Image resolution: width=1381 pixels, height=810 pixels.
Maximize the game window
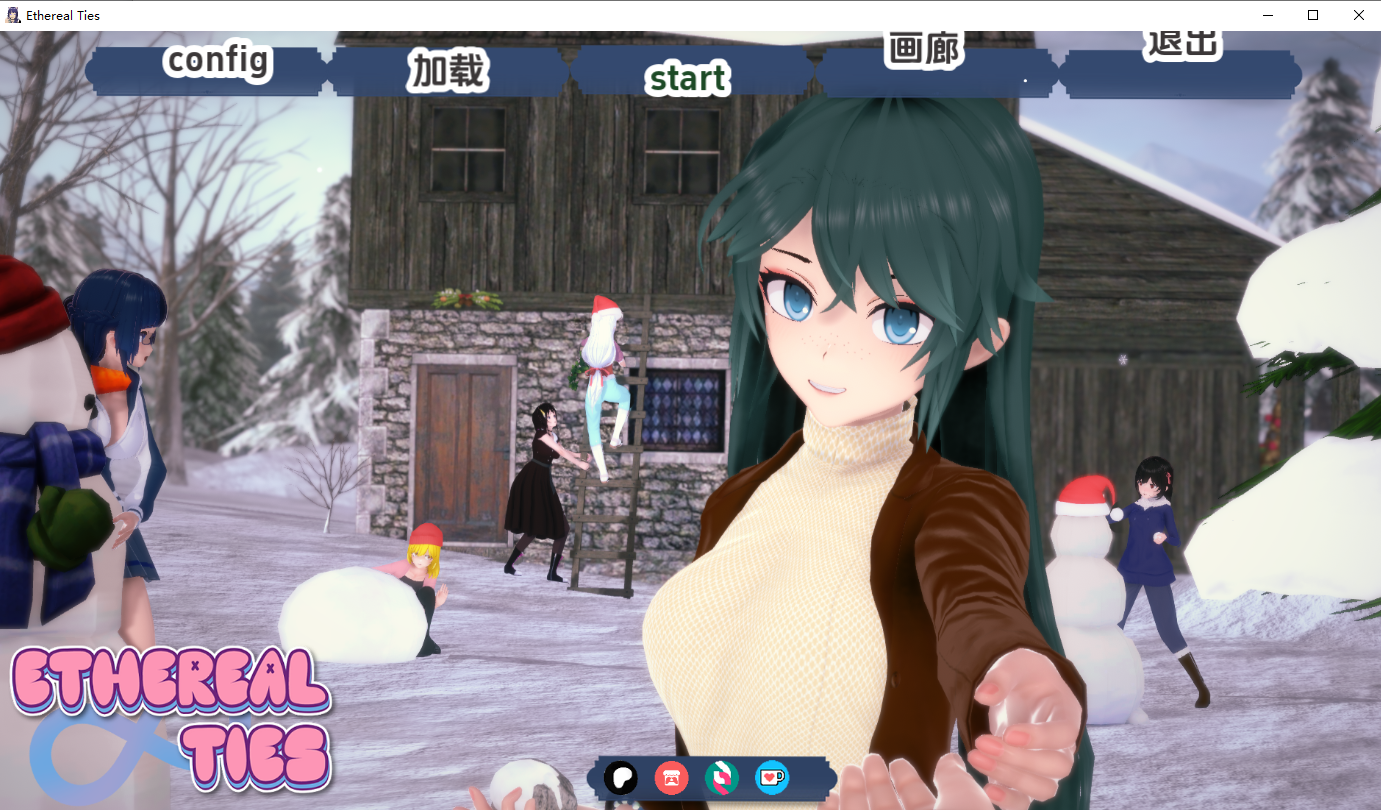pos(1312,15)
